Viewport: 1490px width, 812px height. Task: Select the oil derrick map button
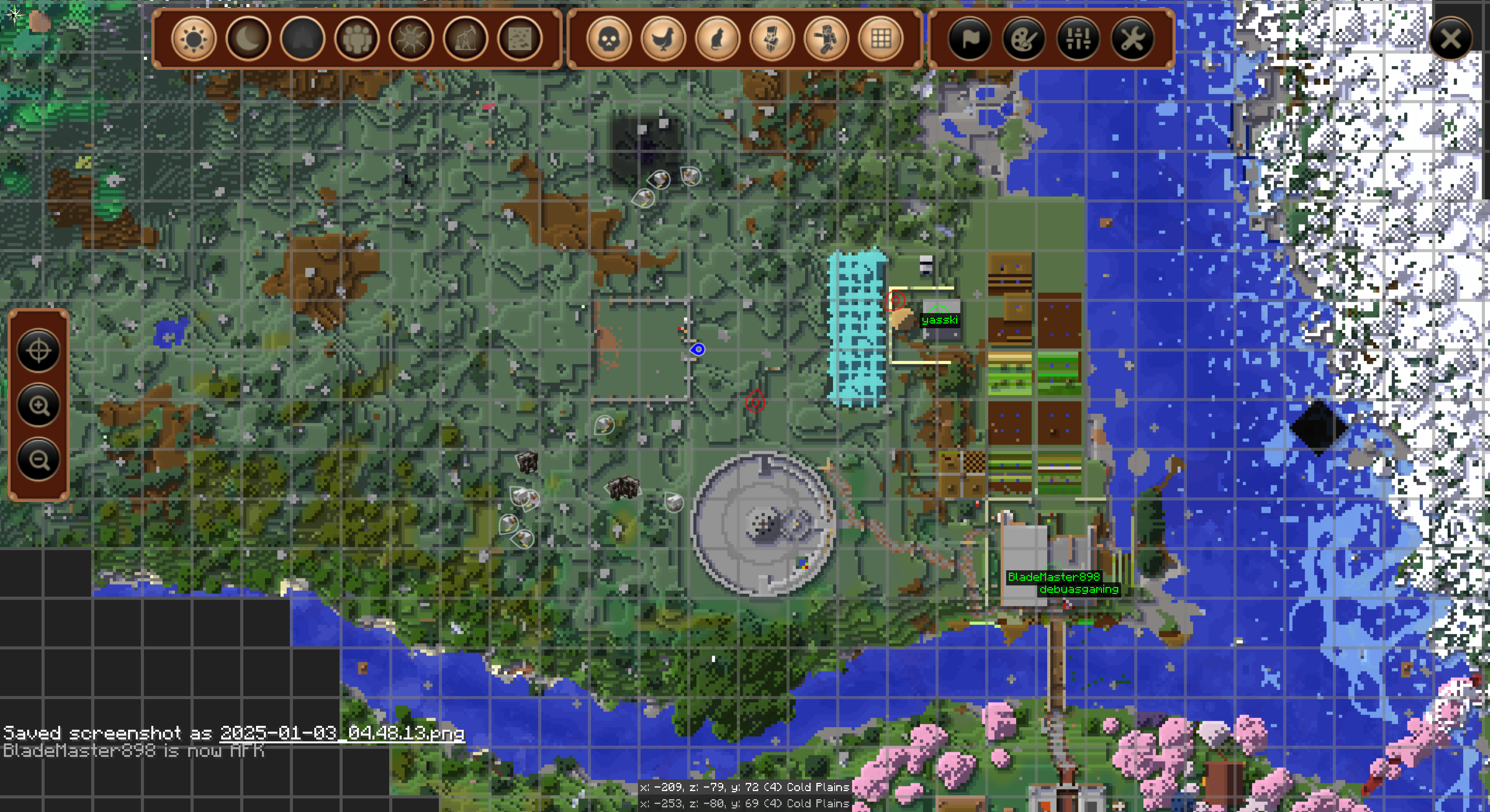click(466, 39)
